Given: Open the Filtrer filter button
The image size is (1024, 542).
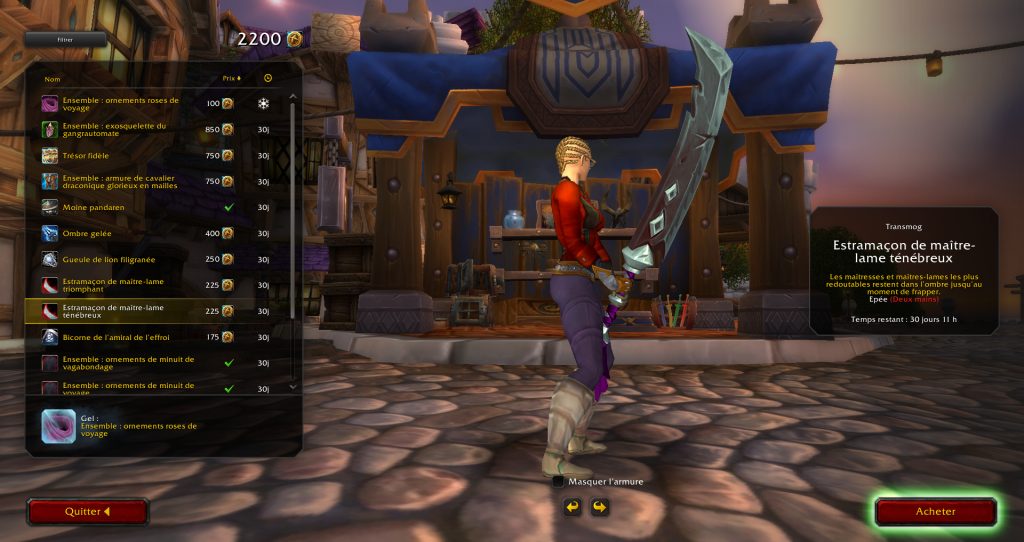Looking at the screenshot, I should tap(65, 40).
